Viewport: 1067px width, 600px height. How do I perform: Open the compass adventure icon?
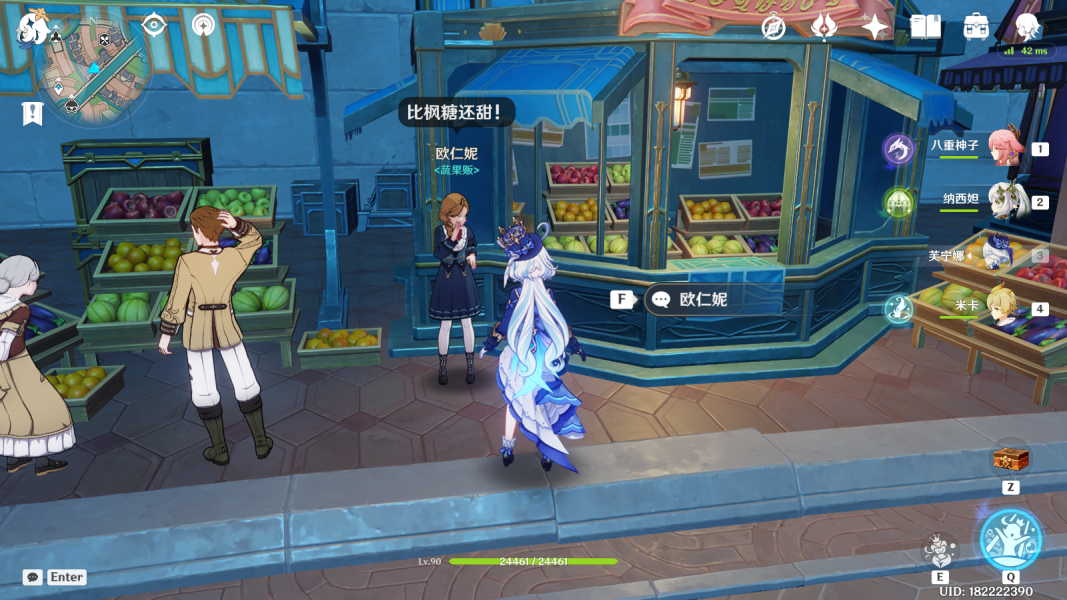point(773,27)
